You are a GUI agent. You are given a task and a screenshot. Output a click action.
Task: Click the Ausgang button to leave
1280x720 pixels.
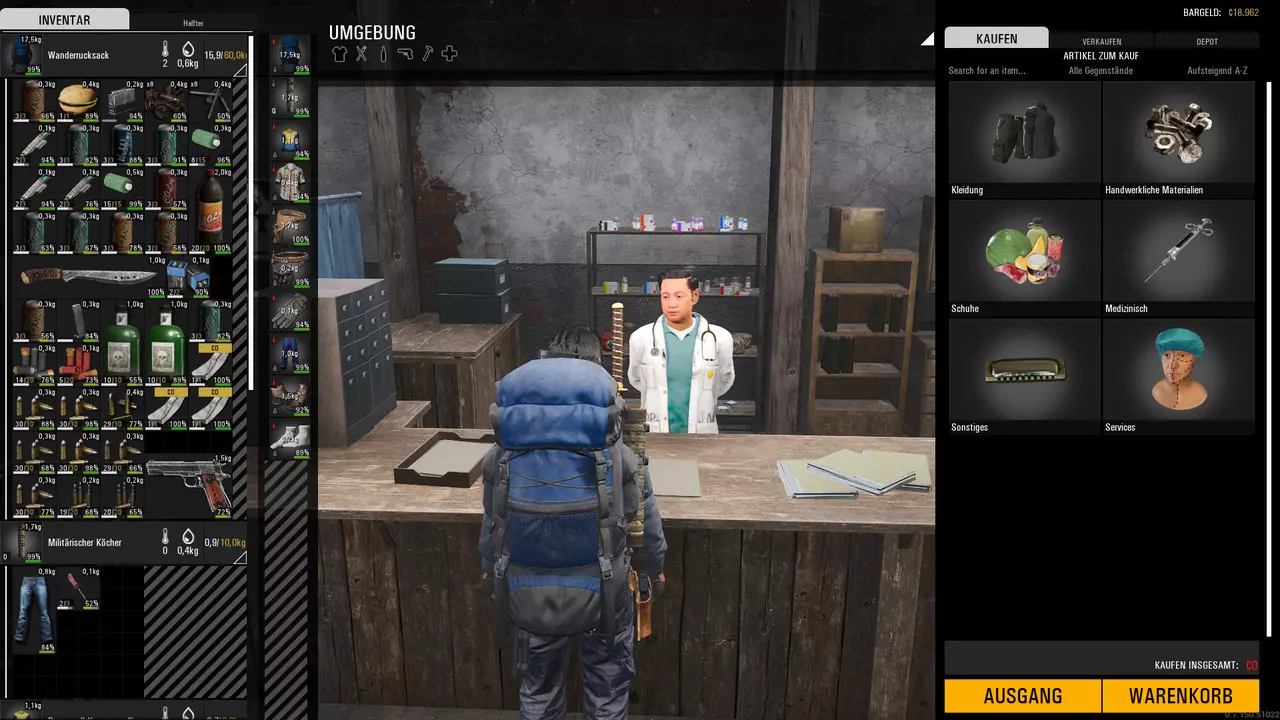[1022, 696]
